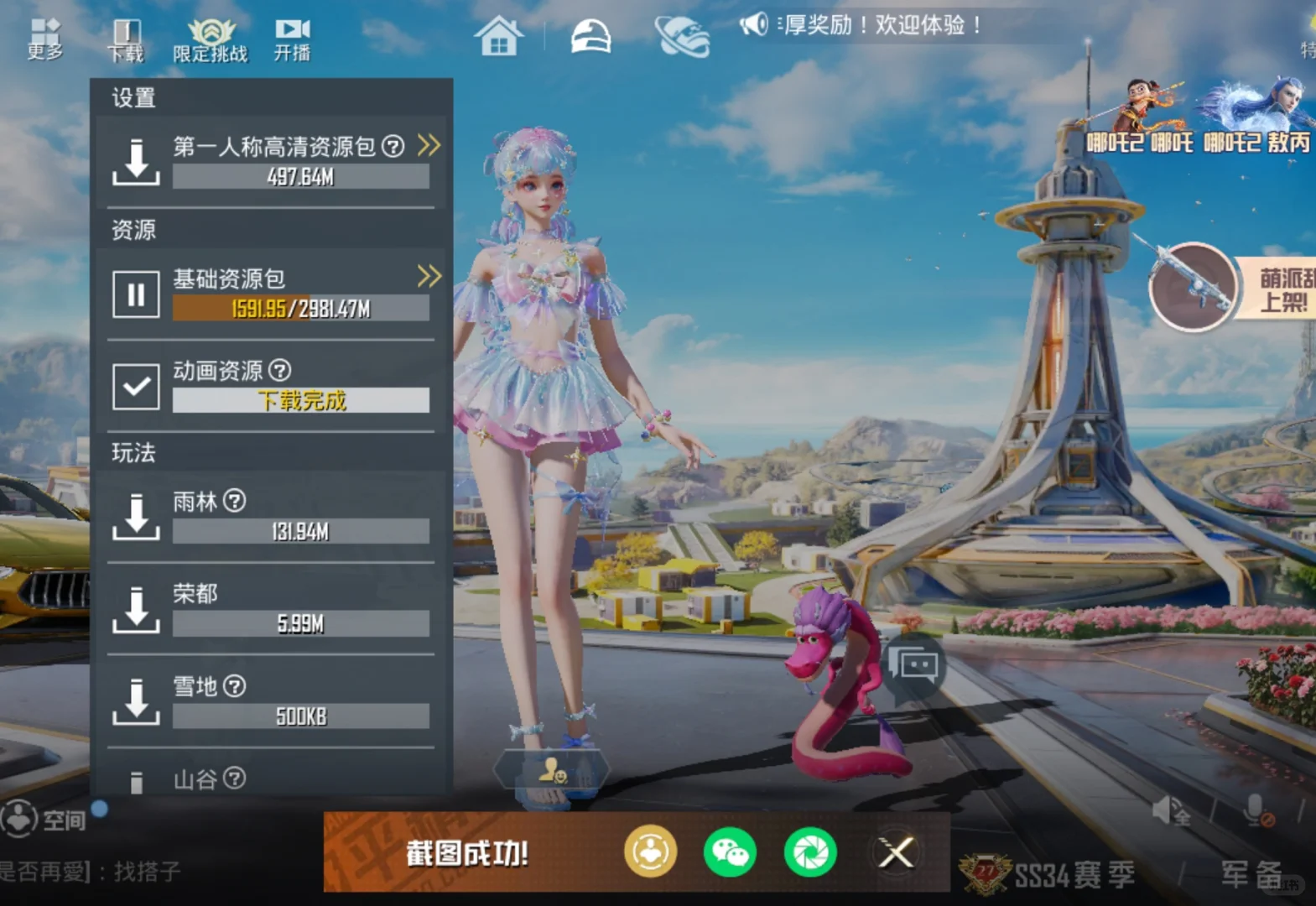Start downloading the 雪地 500KB map
This screenshot has width=1316, height=906.
pos(135,700)
